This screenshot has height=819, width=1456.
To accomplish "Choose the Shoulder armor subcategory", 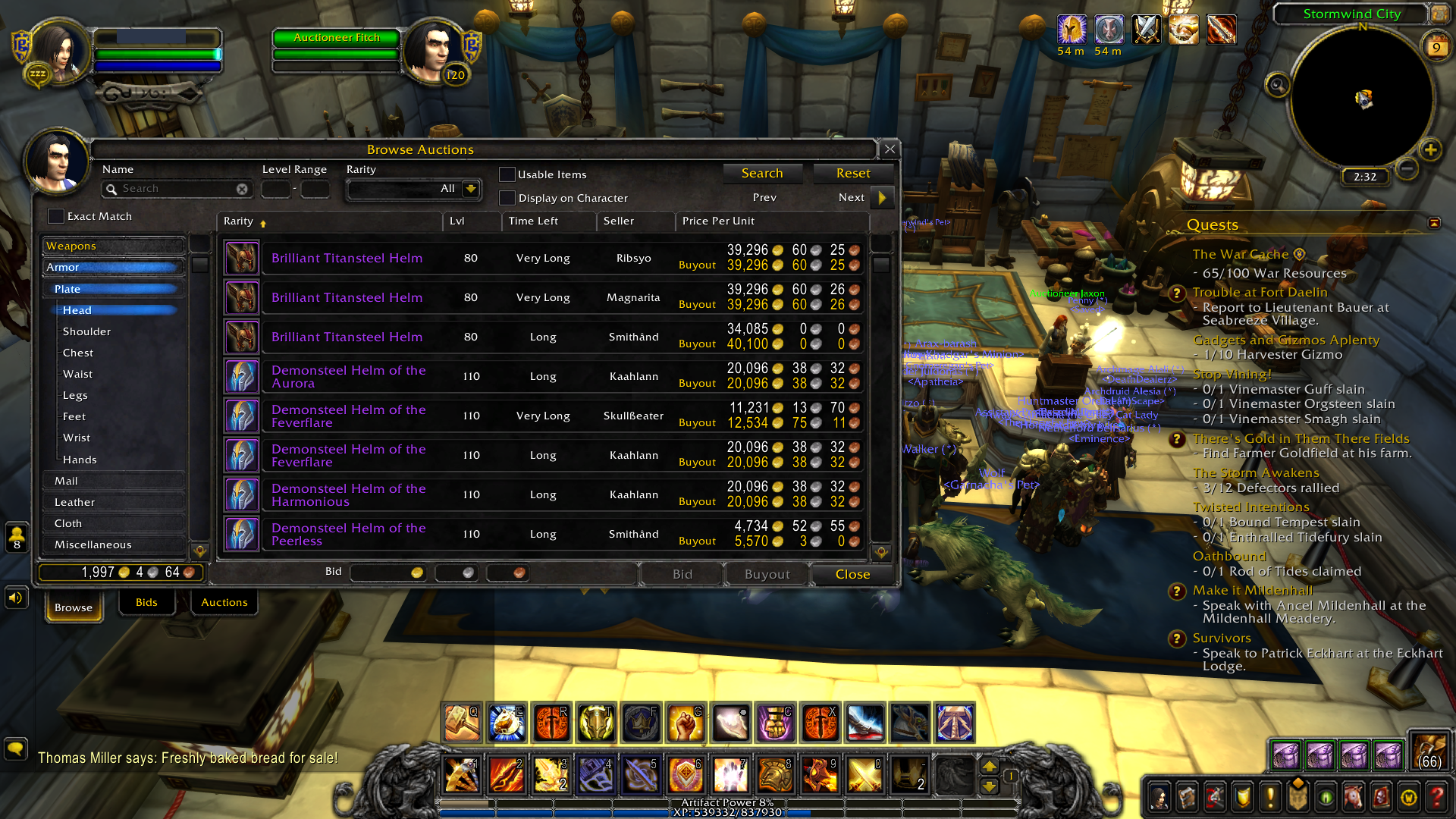I will click(x=87, y=331).
